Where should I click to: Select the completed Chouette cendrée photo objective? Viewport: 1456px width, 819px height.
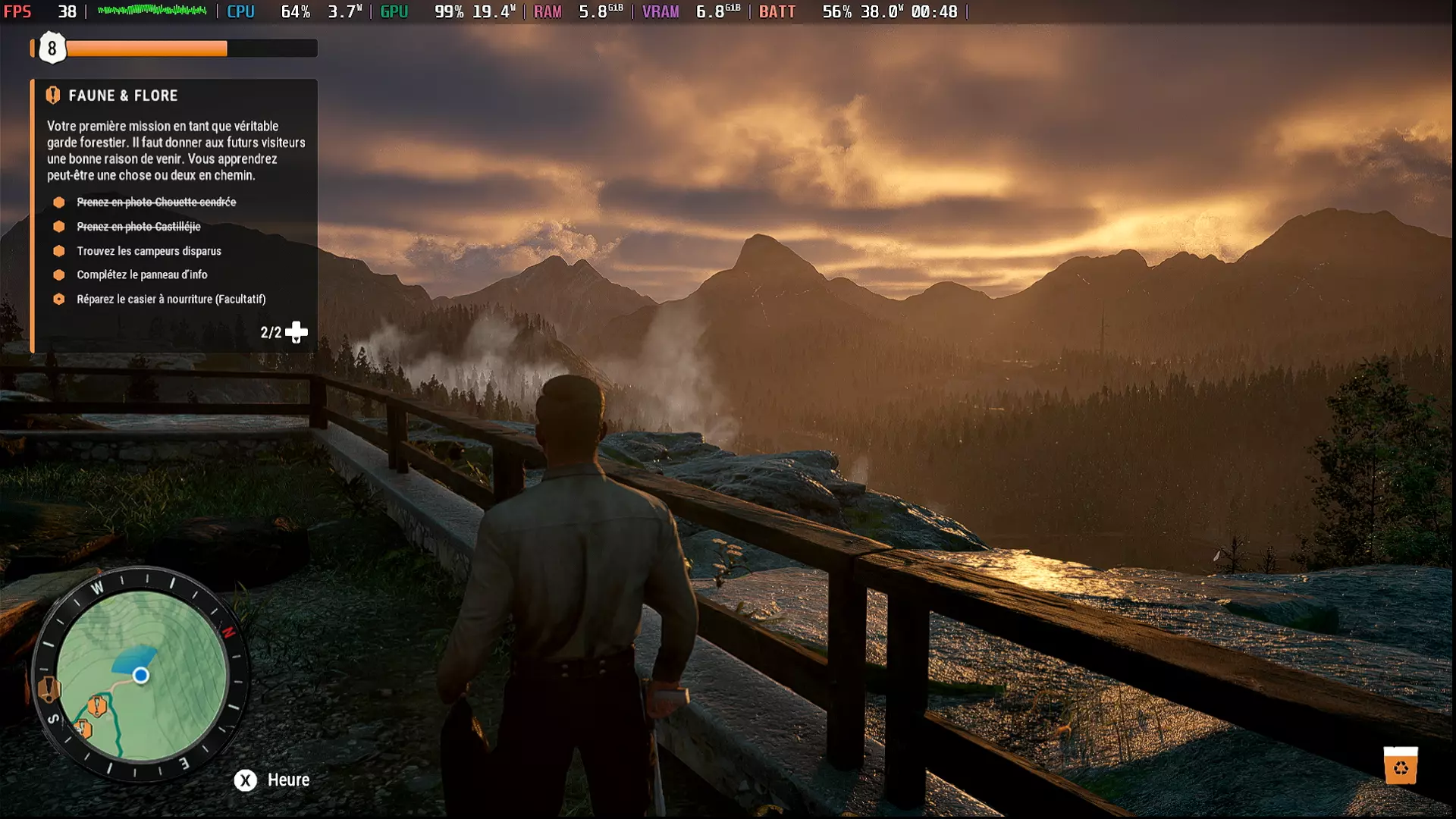[x=156, y=202]
